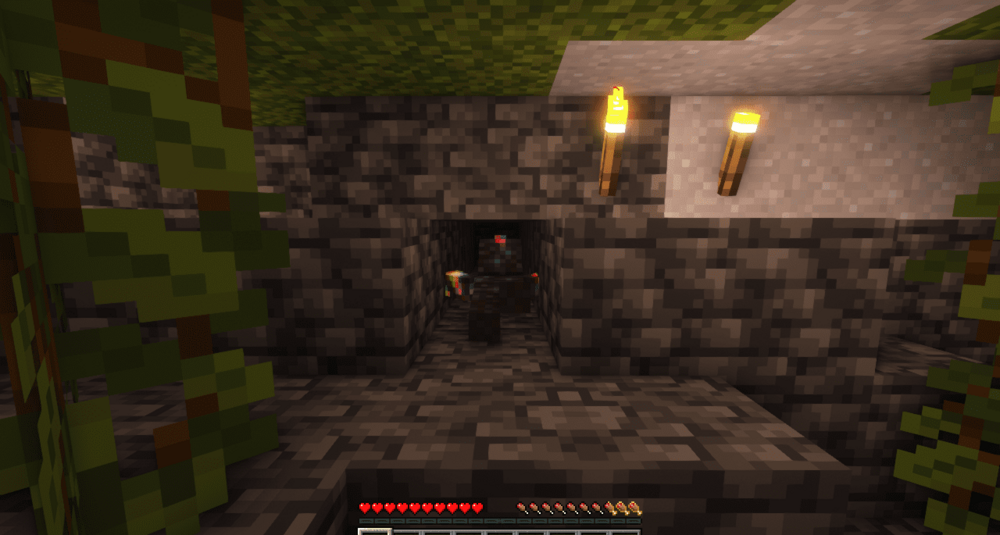Select the highlighted hotbar slot

click(x=373, y=531)
